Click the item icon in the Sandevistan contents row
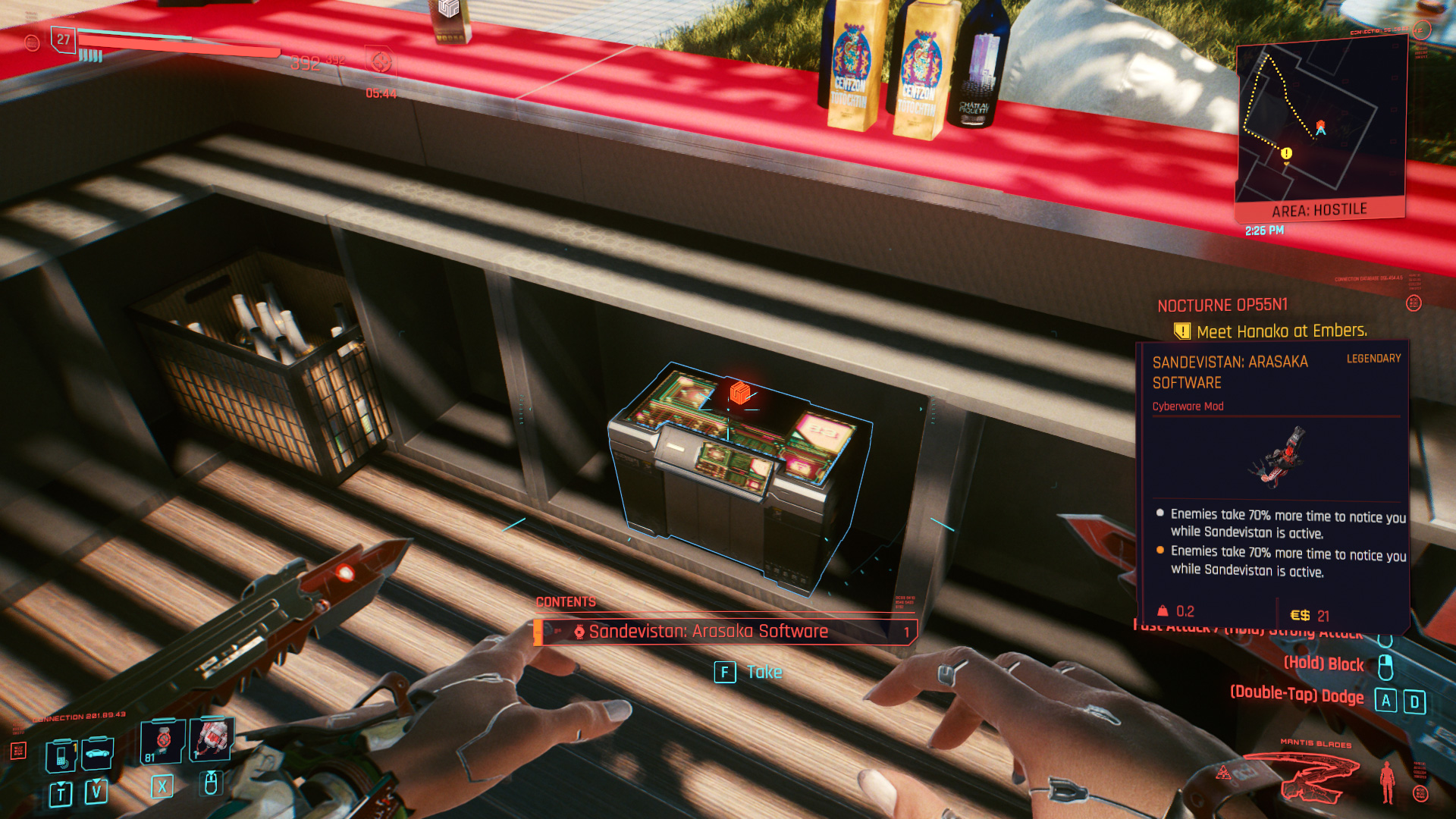The image size is (1456, 819). pyautogui.click(x=580, y=631)
